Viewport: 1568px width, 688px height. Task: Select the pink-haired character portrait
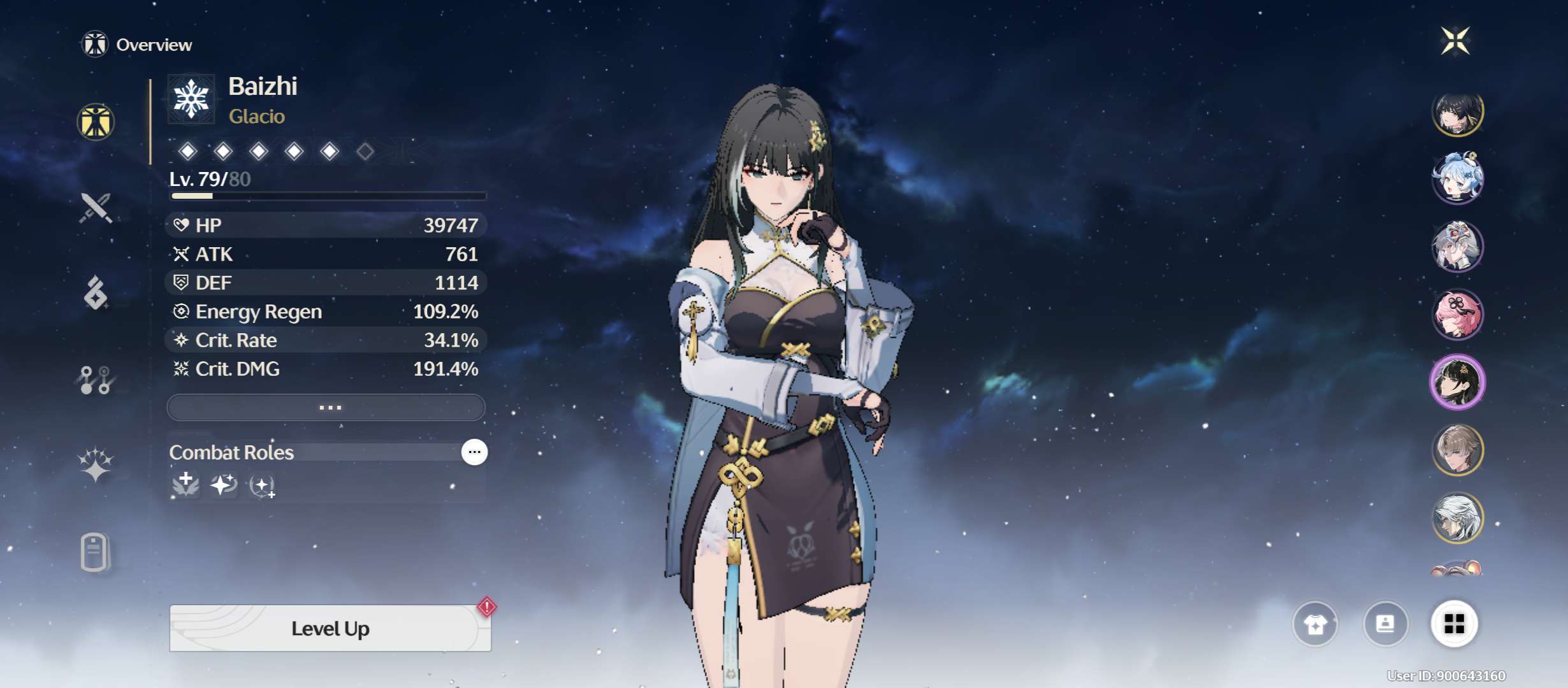click(x=1458, y=315)
